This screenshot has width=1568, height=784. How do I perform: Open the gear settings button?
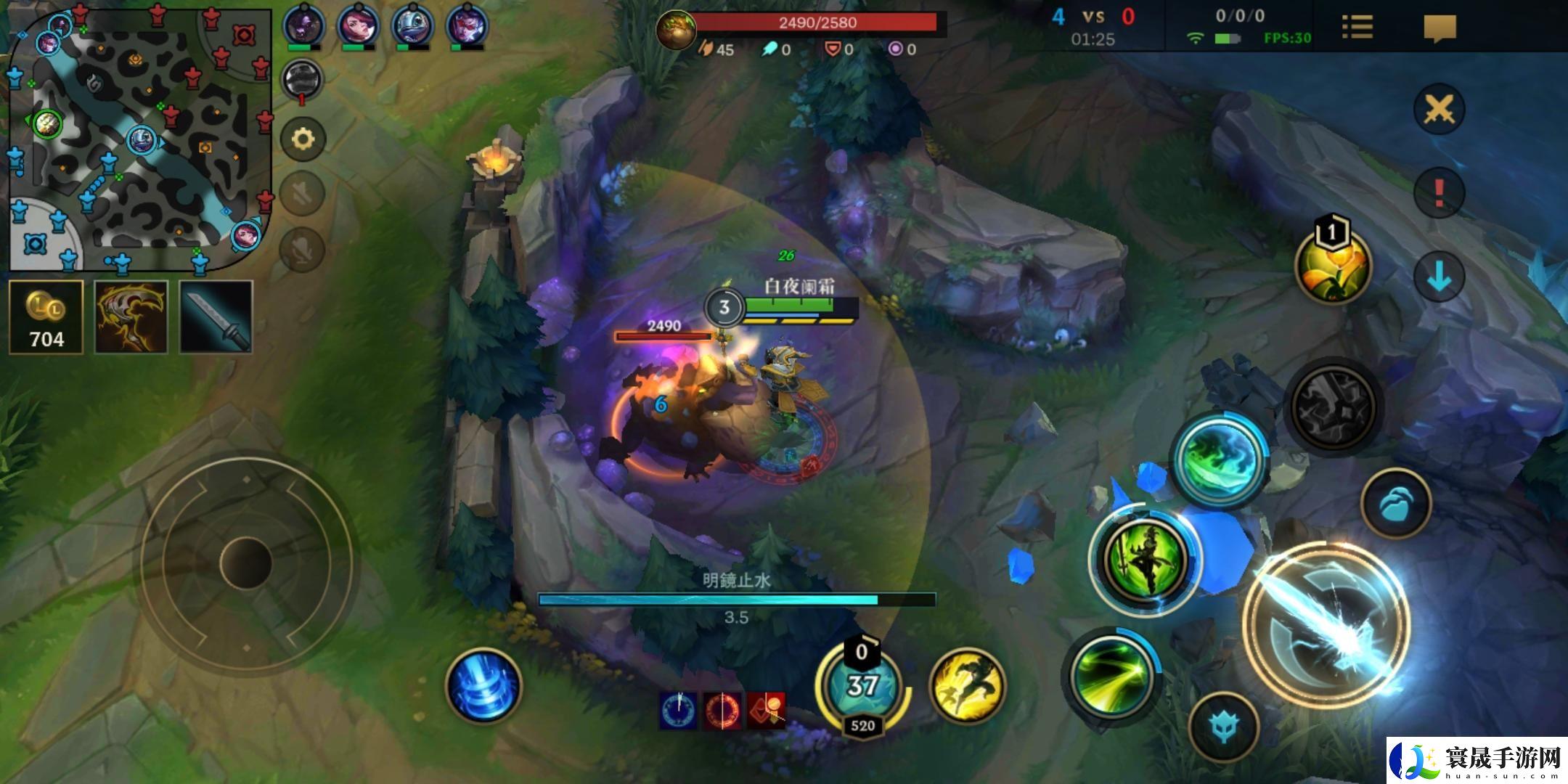(303, 139)
